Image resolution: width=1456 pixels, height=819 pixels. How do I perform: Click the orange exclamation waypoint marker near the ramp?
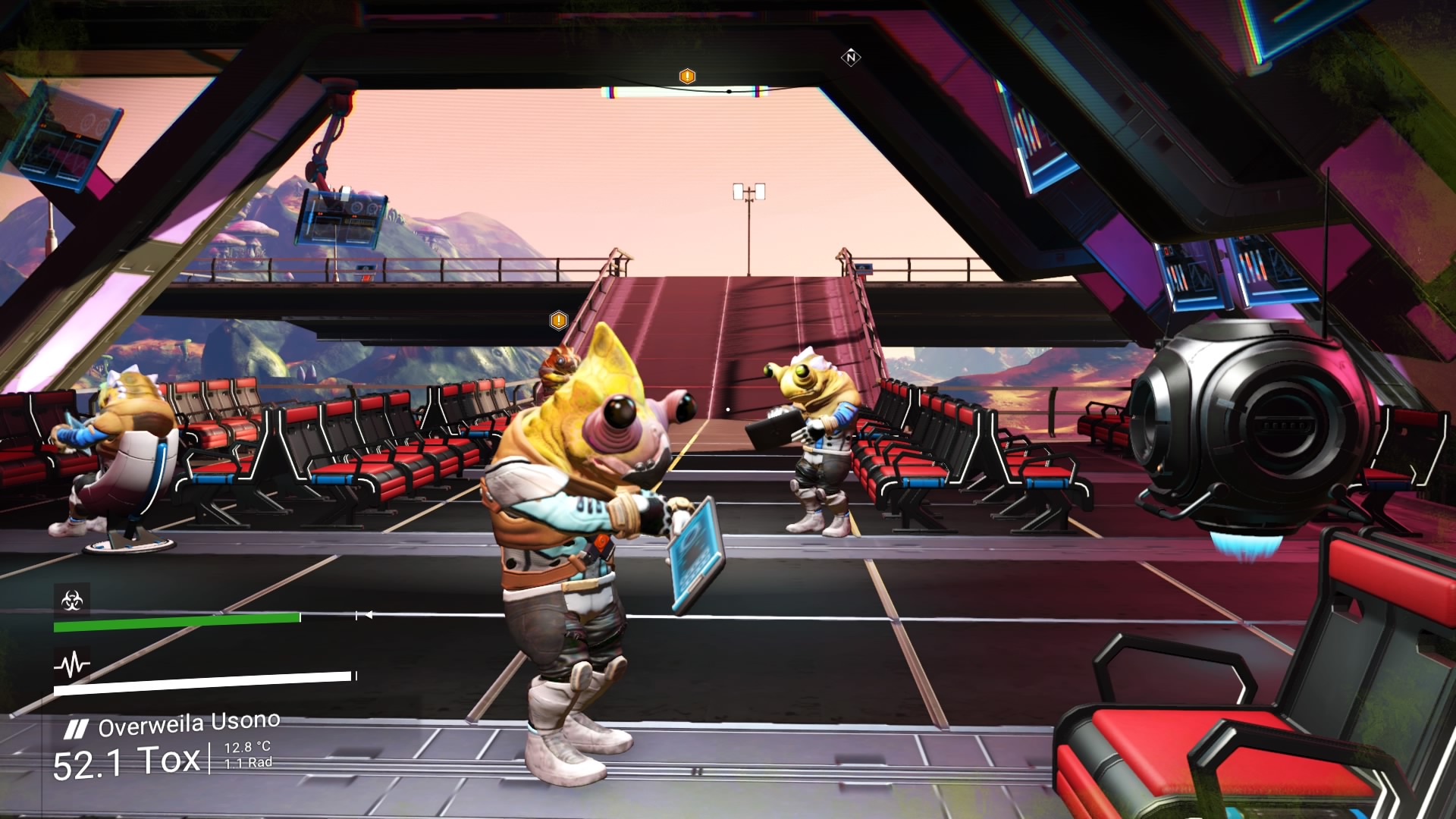click(x=559, y=321)
